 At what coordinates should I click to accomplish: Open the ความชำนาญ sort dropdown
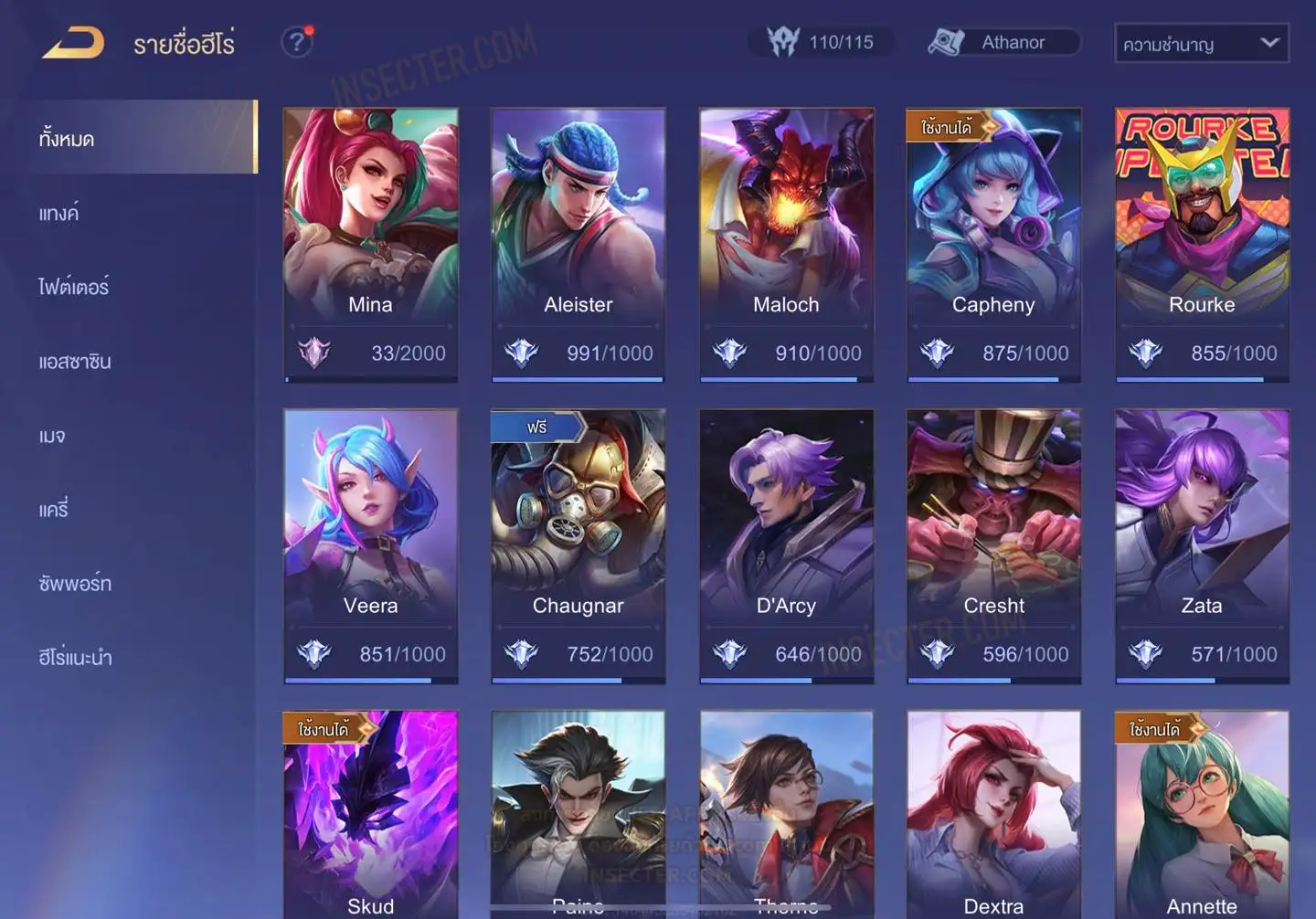(x=1201, y=43)
